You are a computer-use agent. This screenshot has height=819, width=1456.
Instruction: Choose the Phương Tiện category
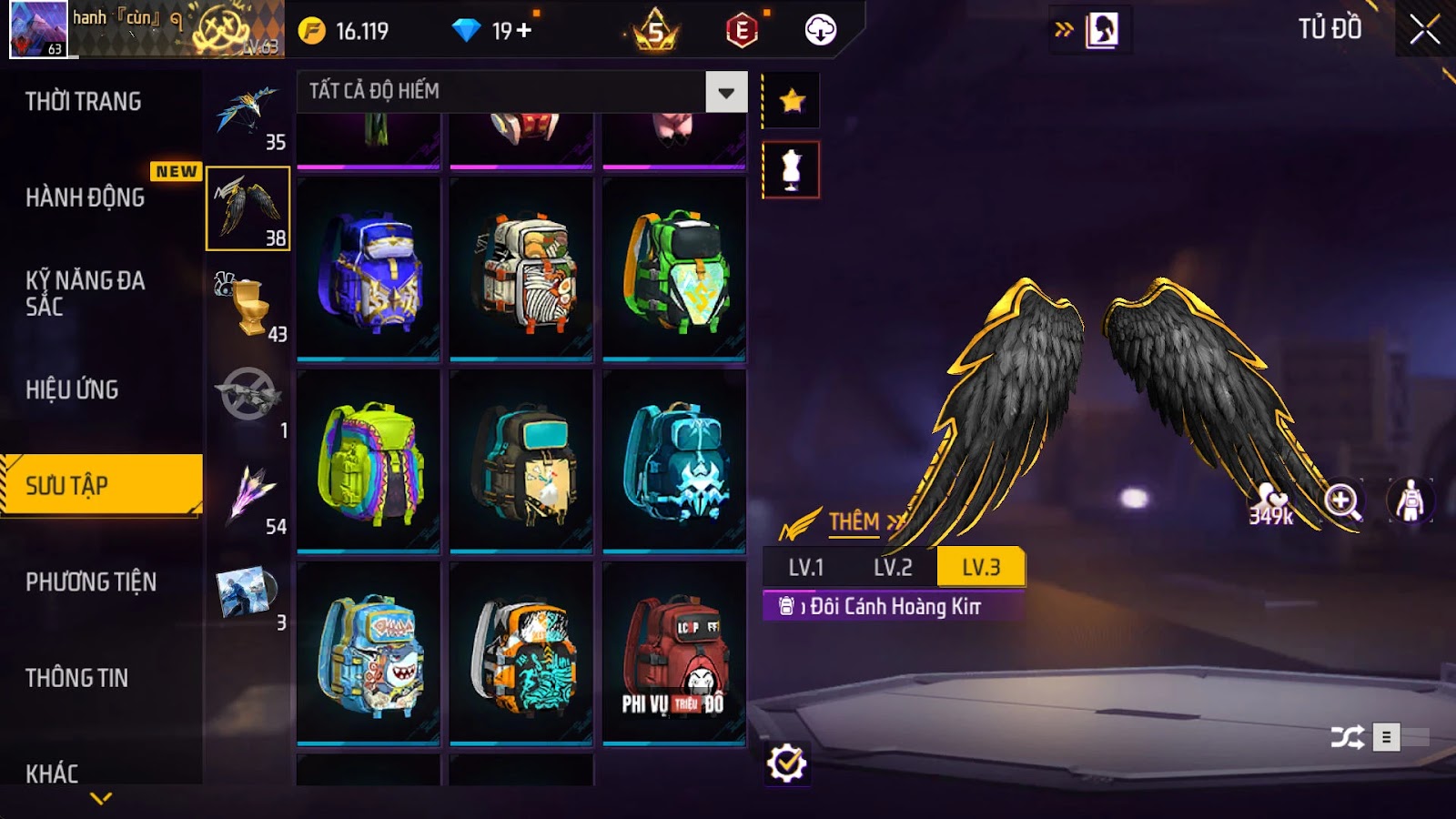click(x=91, y=581)
